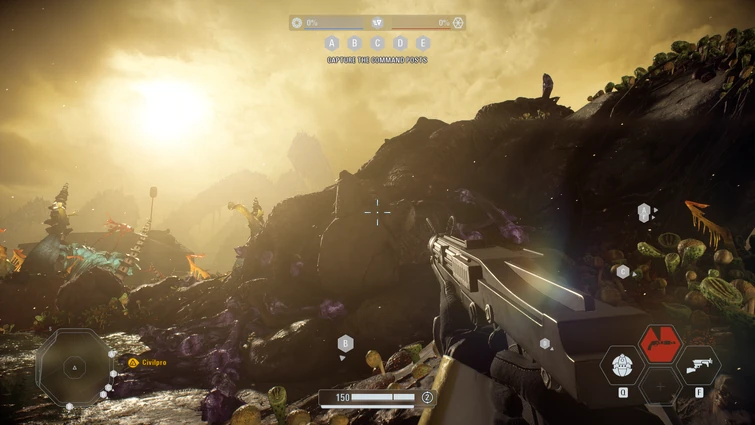755x425 pixels.
Task: Select command post B indicator
Action: click(354, 43)
